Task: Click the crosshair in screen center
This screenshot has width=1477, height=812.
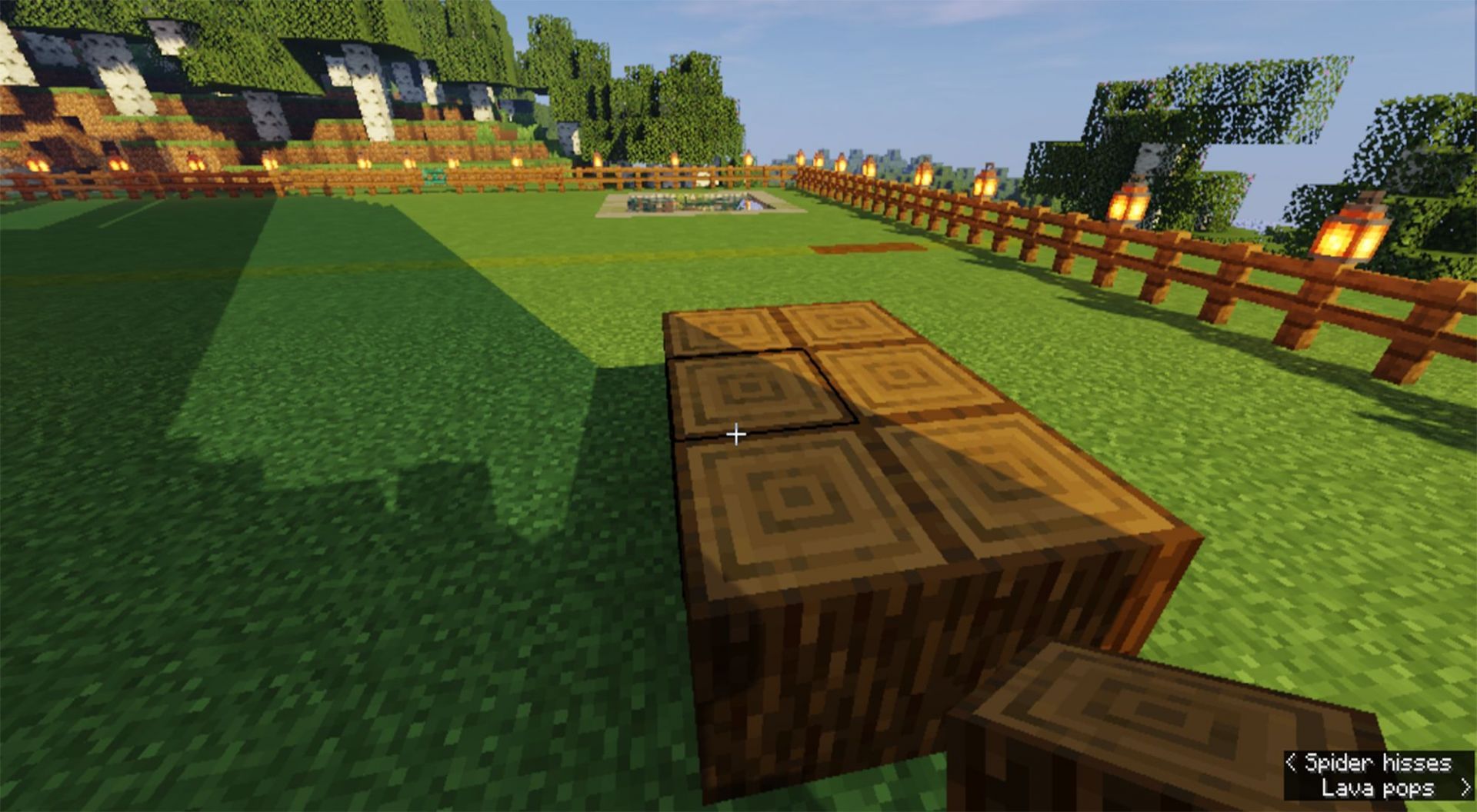Action: (x=735, y=434)
